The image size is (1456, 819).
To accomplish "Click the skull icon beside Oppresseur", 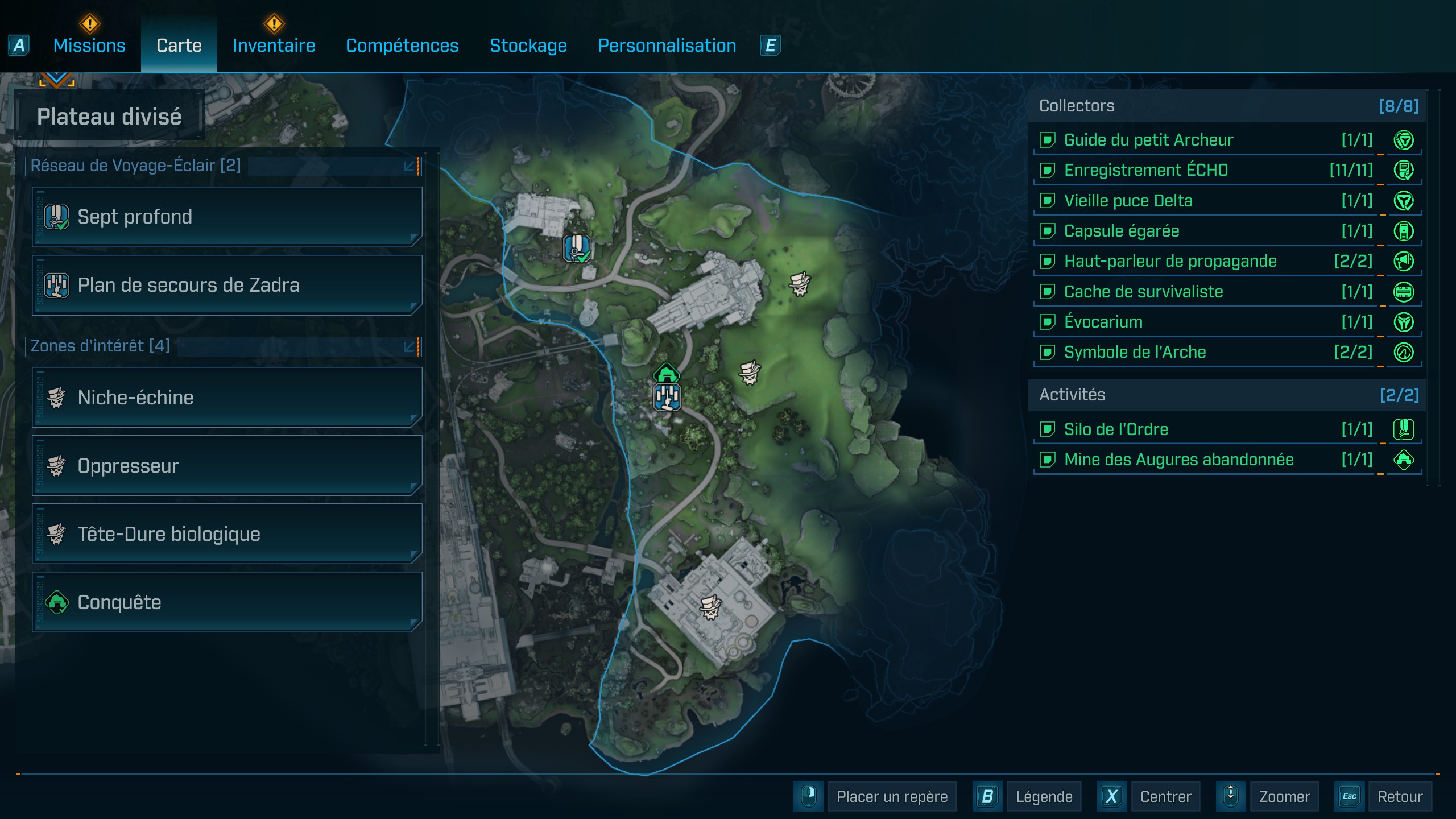I will (55, 465).
